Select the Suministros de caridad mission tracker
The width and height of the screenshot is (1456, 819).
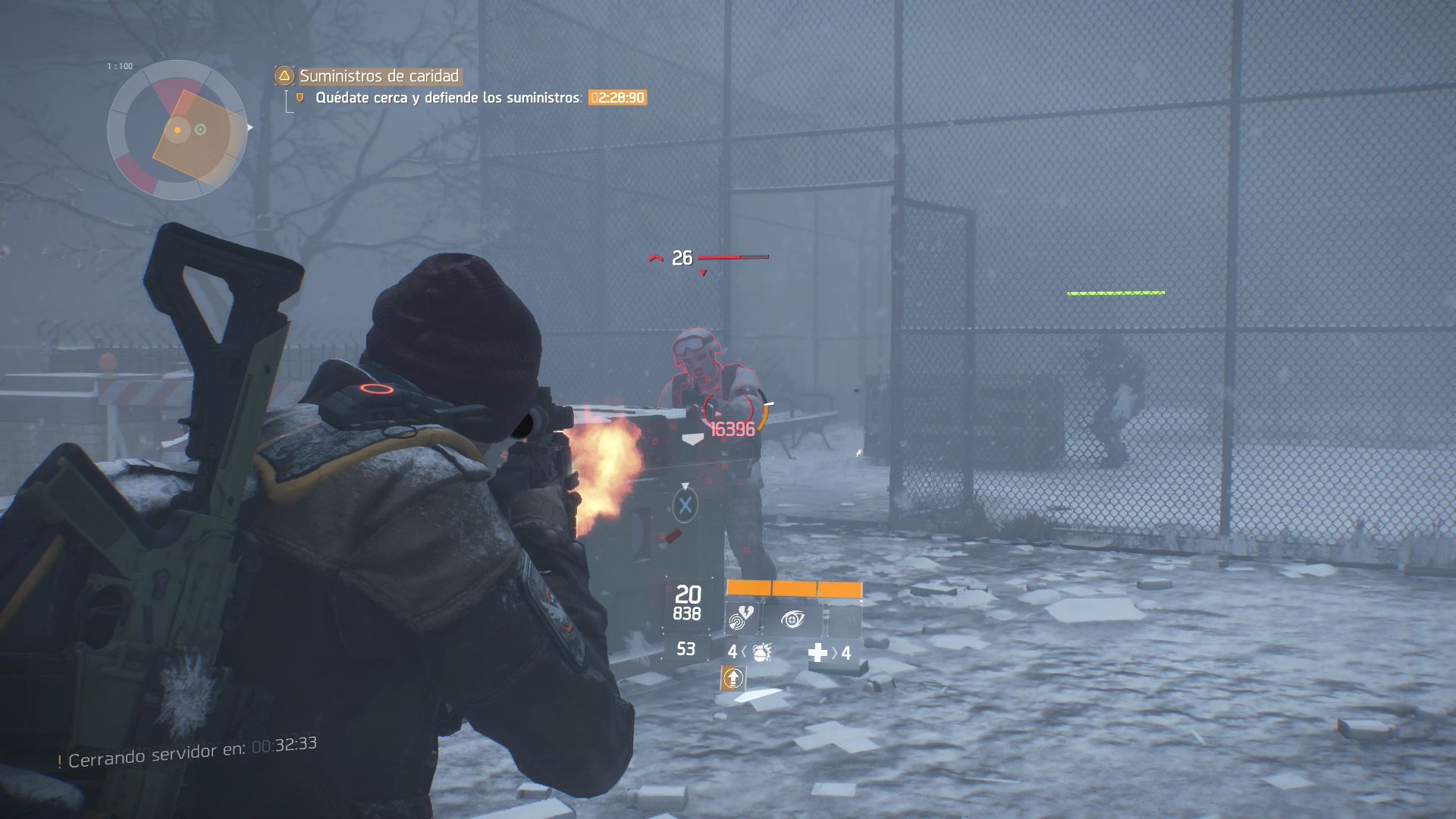pyautogui.click(x=378, y=76)
